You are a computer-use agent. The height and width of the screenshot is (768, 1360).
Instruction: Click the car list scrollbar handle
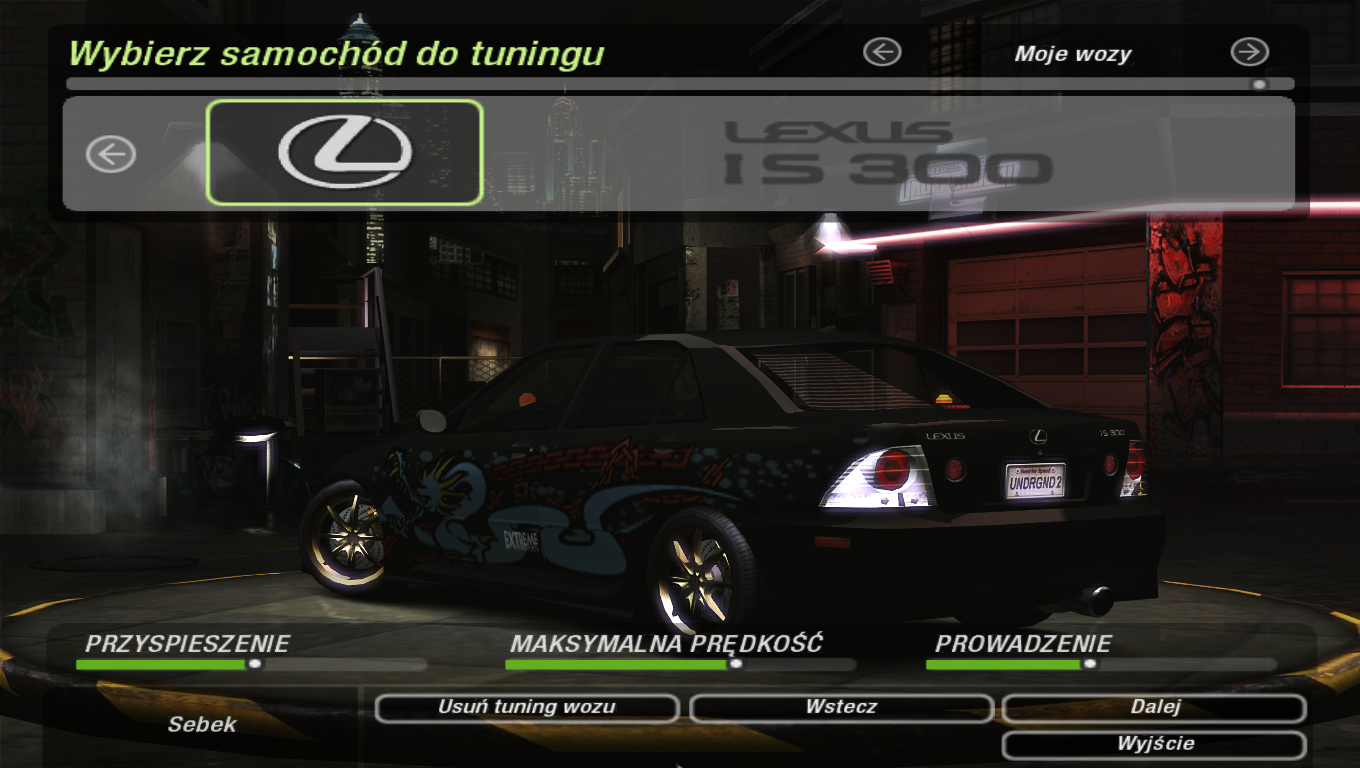(x=1259, y=84)
